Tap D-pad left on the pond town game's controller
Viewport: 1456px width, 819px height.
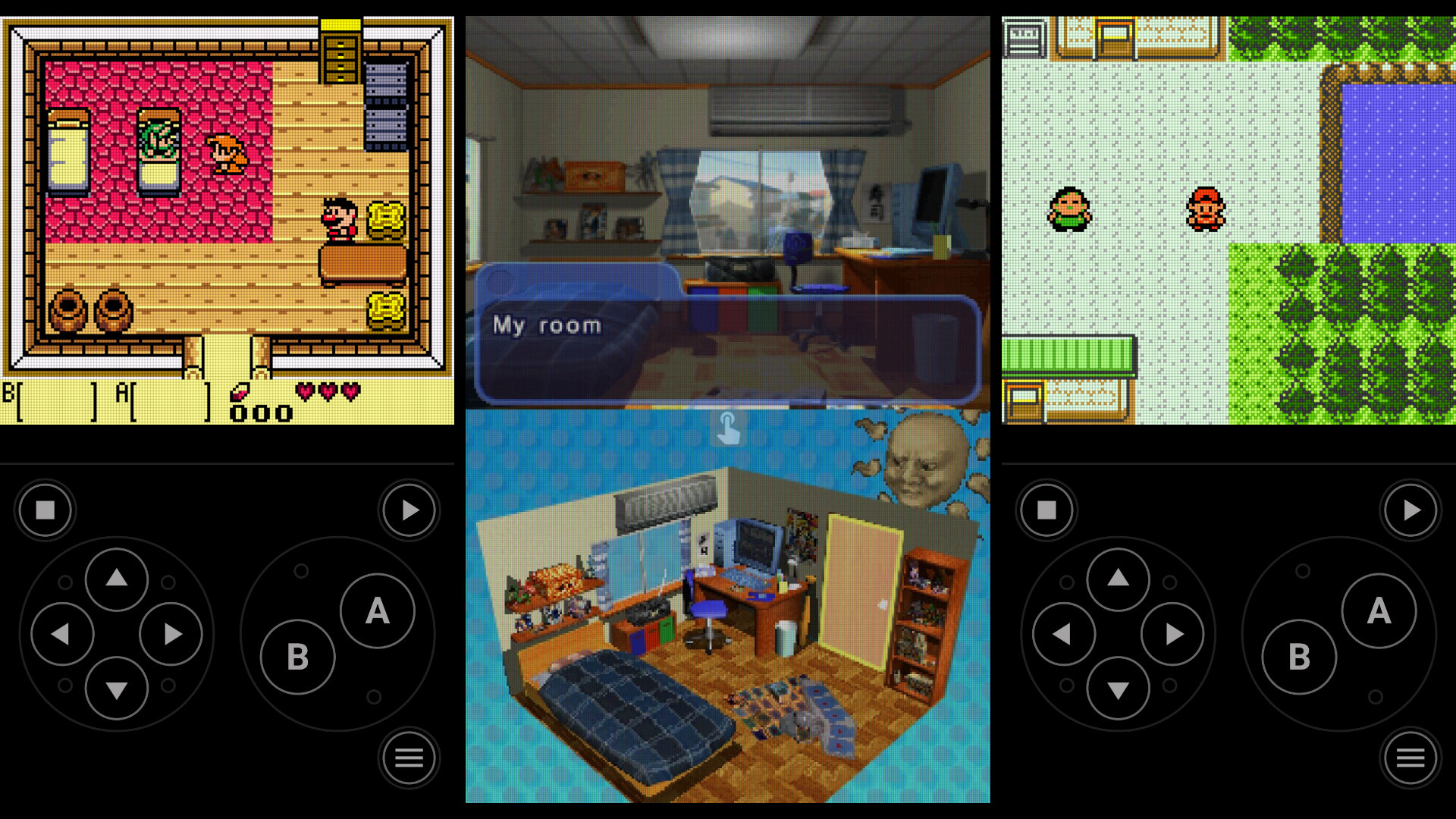click(1063, 634)
